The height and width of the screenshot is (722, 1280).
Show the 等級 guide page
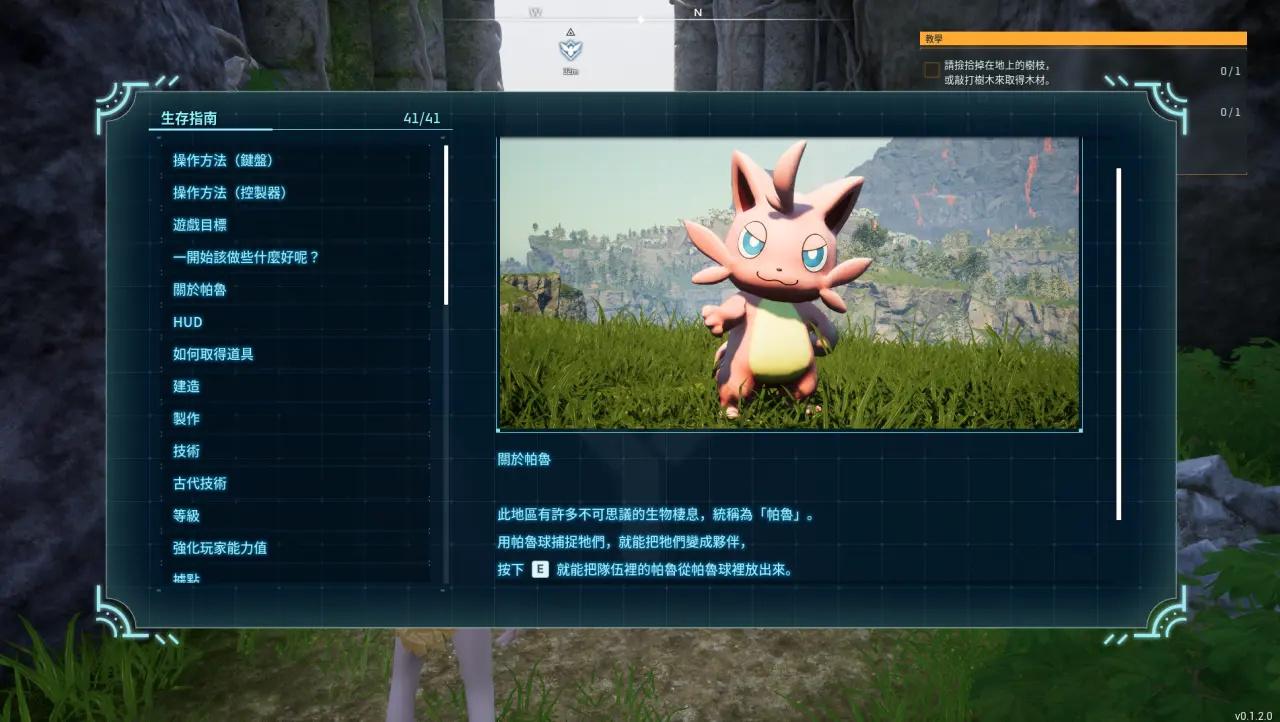click(x=187, y=516)
